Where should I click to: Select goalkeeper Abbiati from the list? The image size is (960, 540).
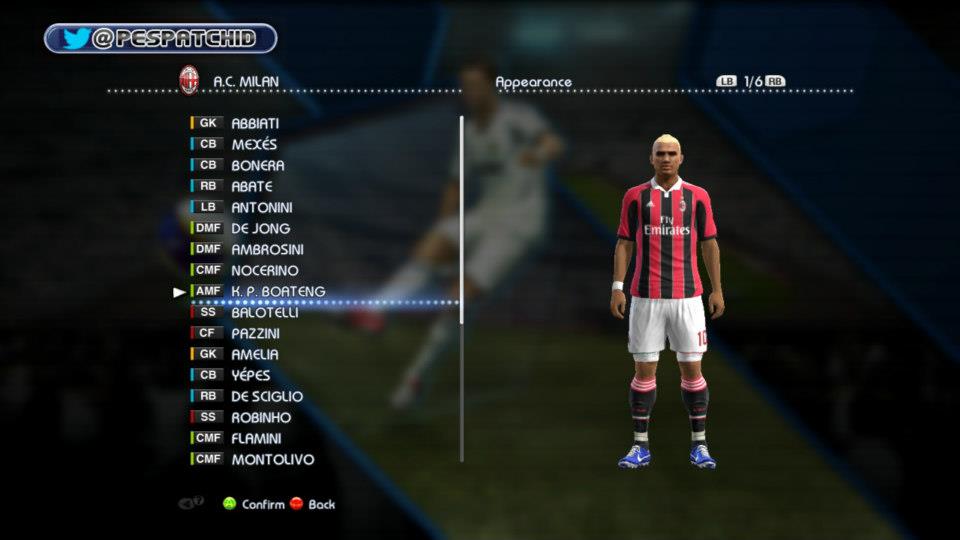tap(255, 123)
